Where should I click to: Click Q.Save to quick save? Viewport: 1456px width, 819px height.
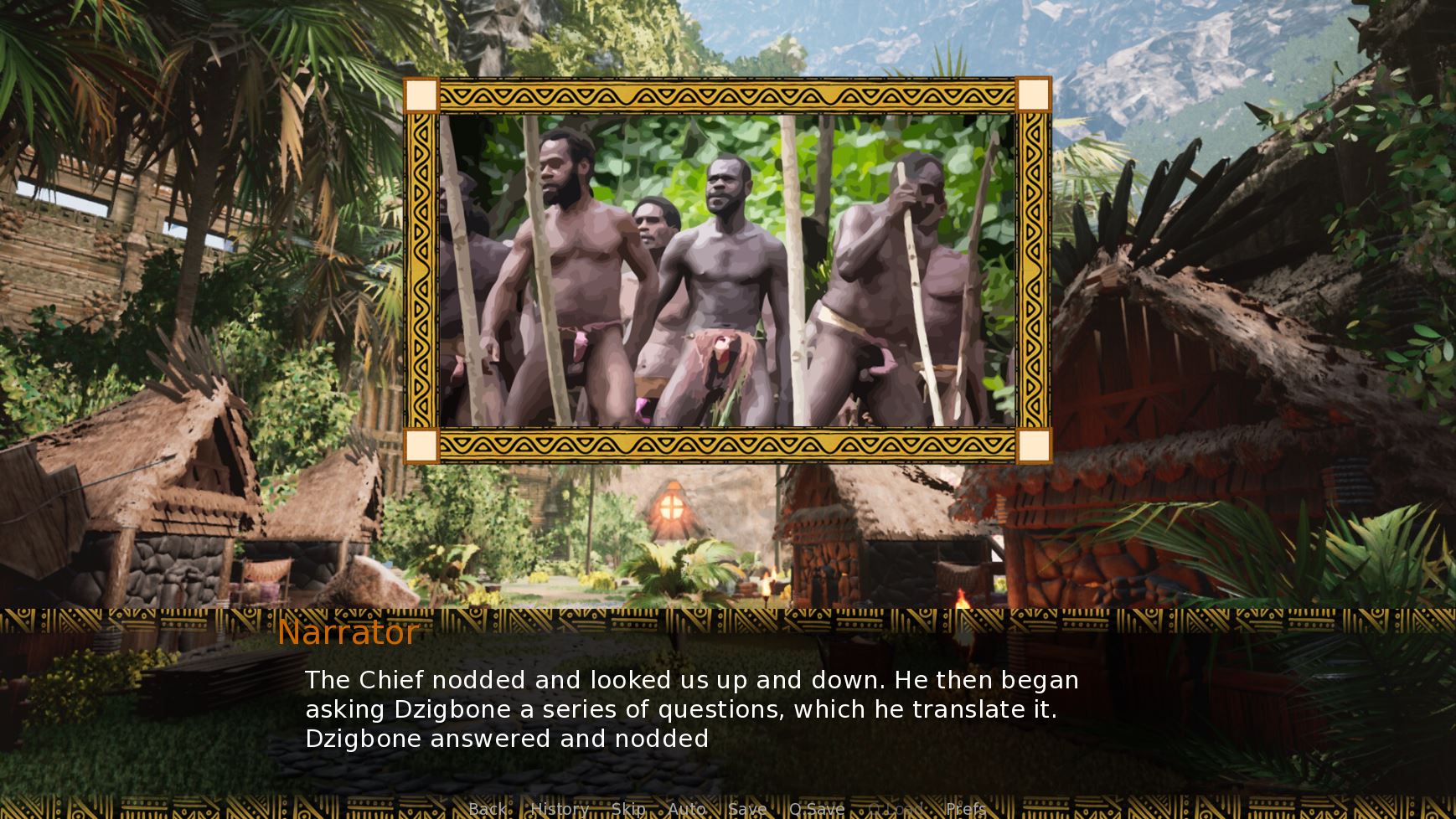(x=817, y=809)
